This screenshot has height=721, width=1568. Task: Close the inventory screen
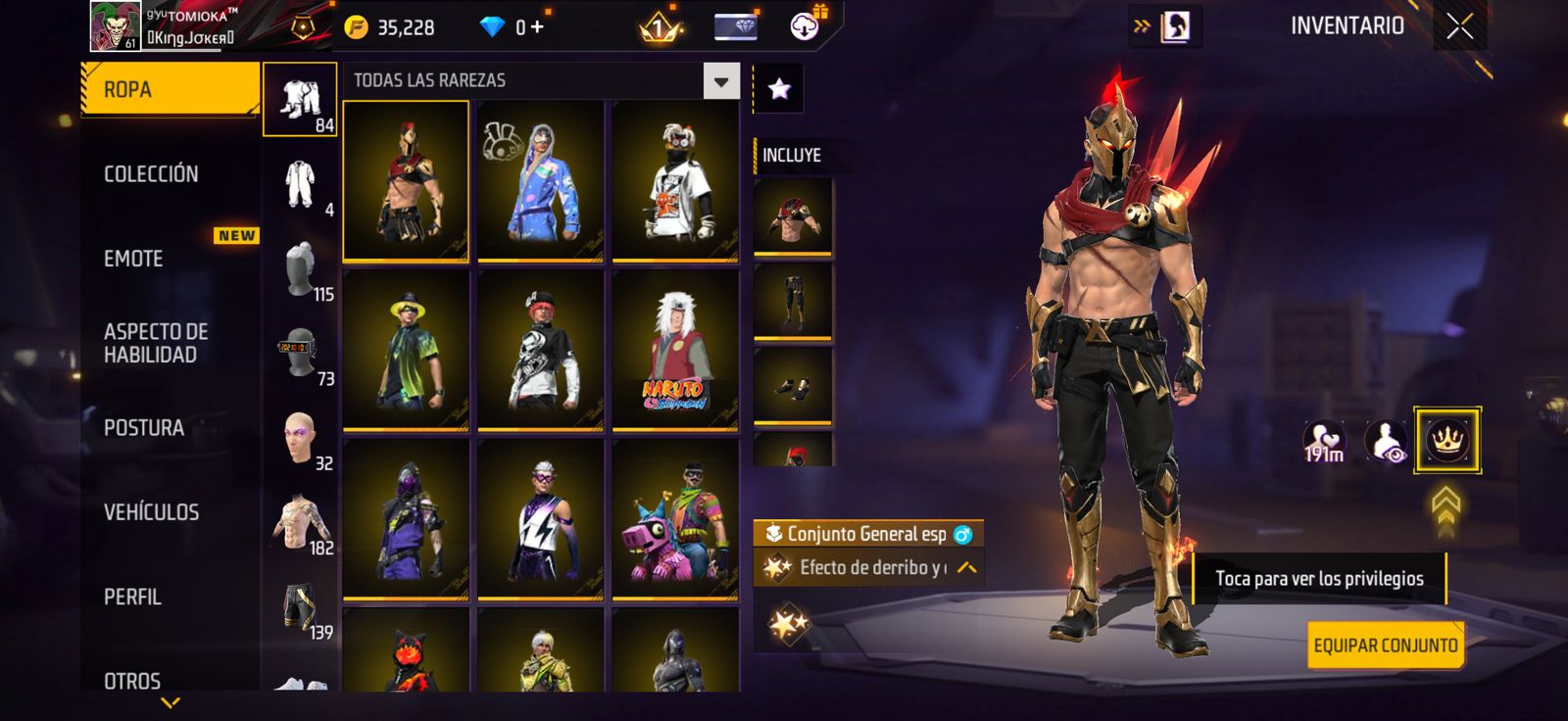(1459, 27)
